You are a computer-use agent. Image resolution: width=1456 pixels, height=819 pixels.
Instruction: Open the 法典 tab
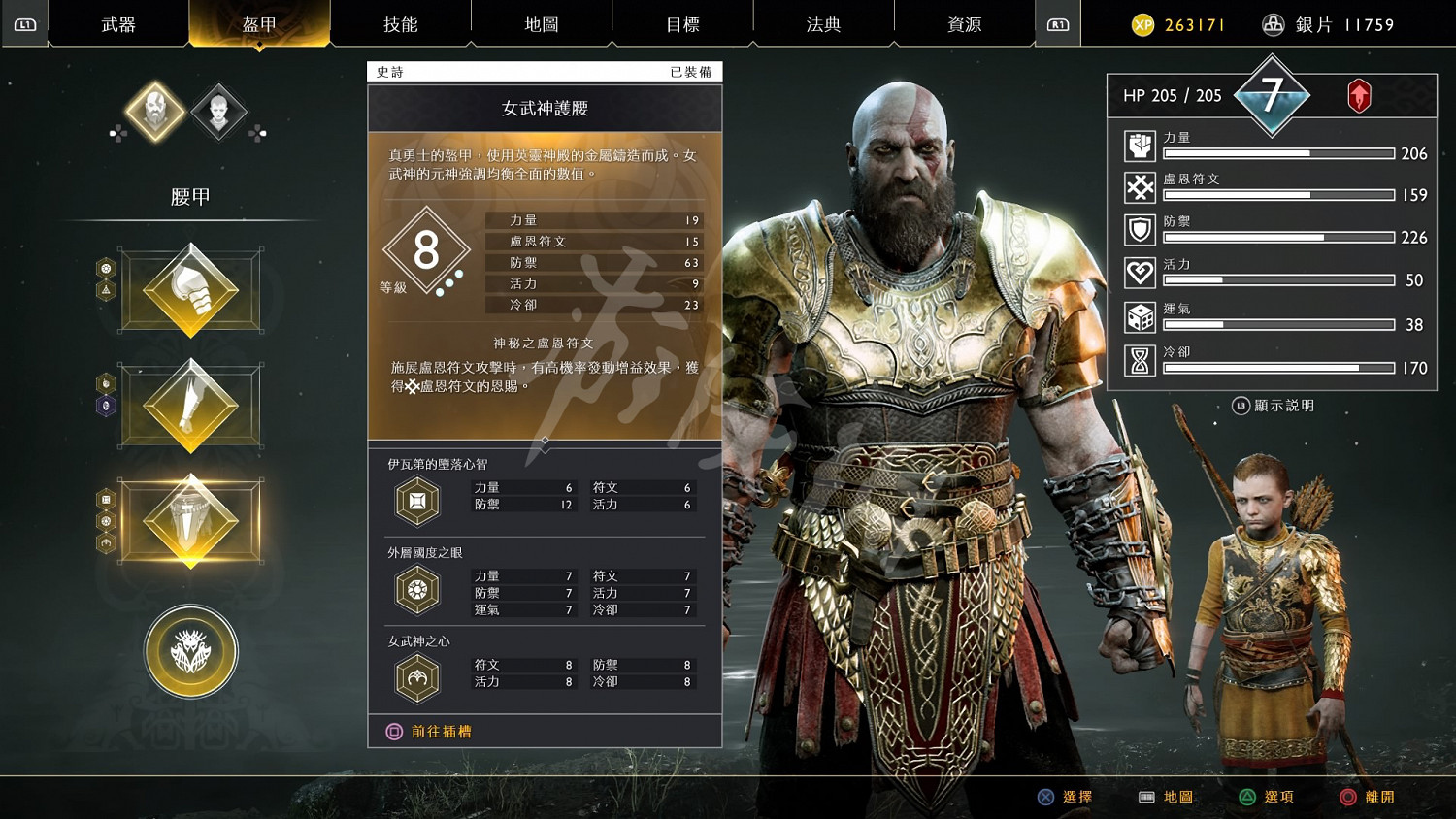[x=823, y=24]
